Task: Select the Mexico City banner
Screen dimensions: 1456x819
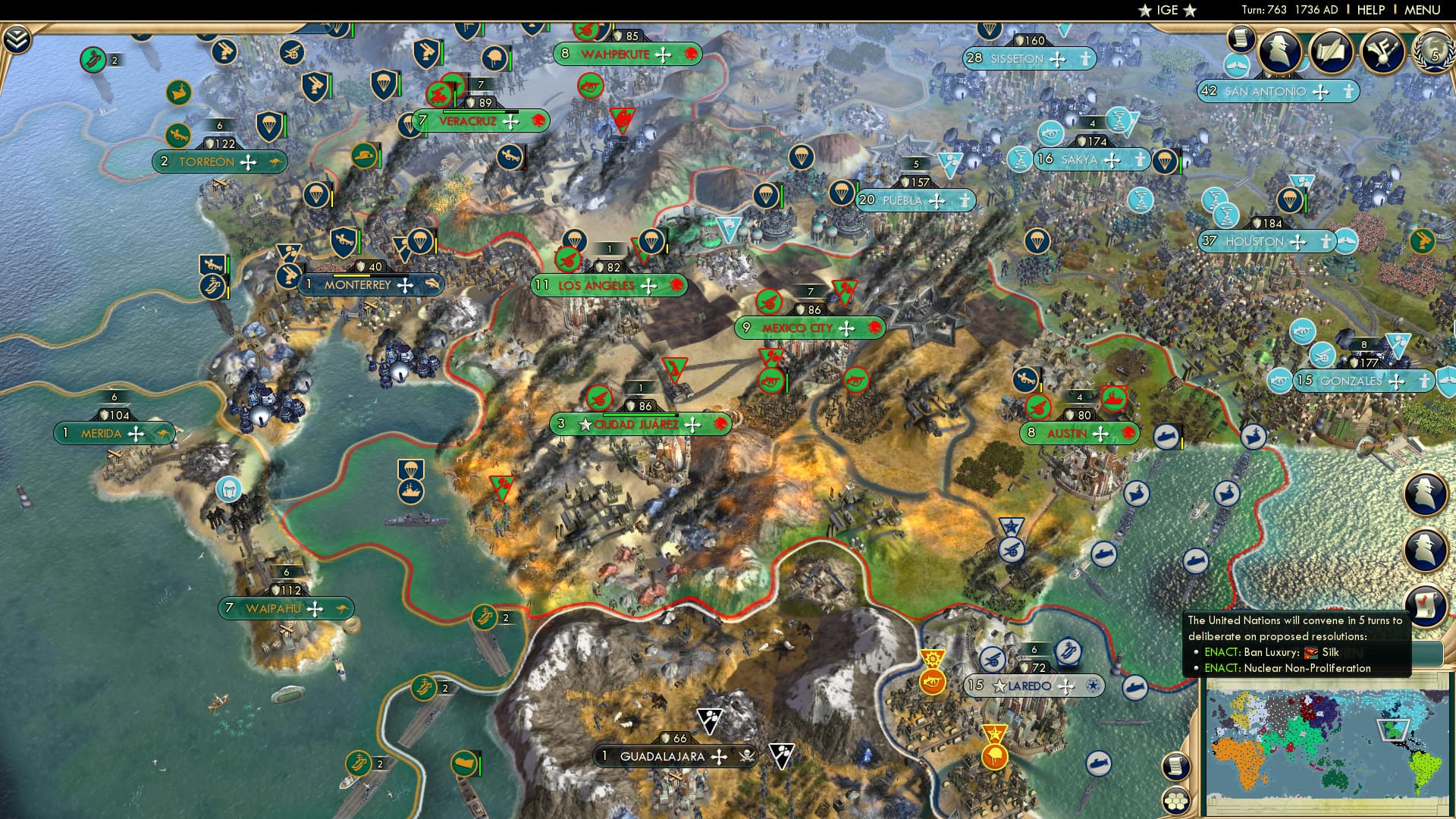Action: pos(811,328)
